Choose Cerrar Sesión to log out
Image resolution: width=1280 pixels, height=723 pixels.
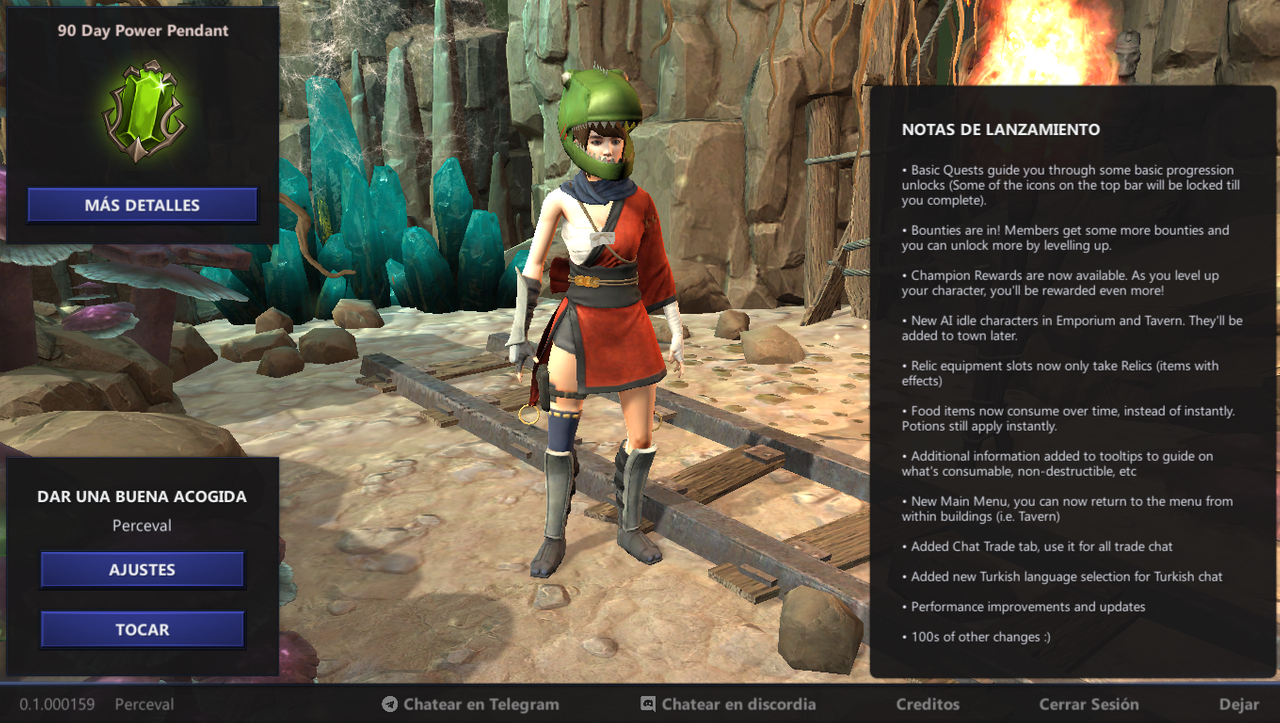1088,704
